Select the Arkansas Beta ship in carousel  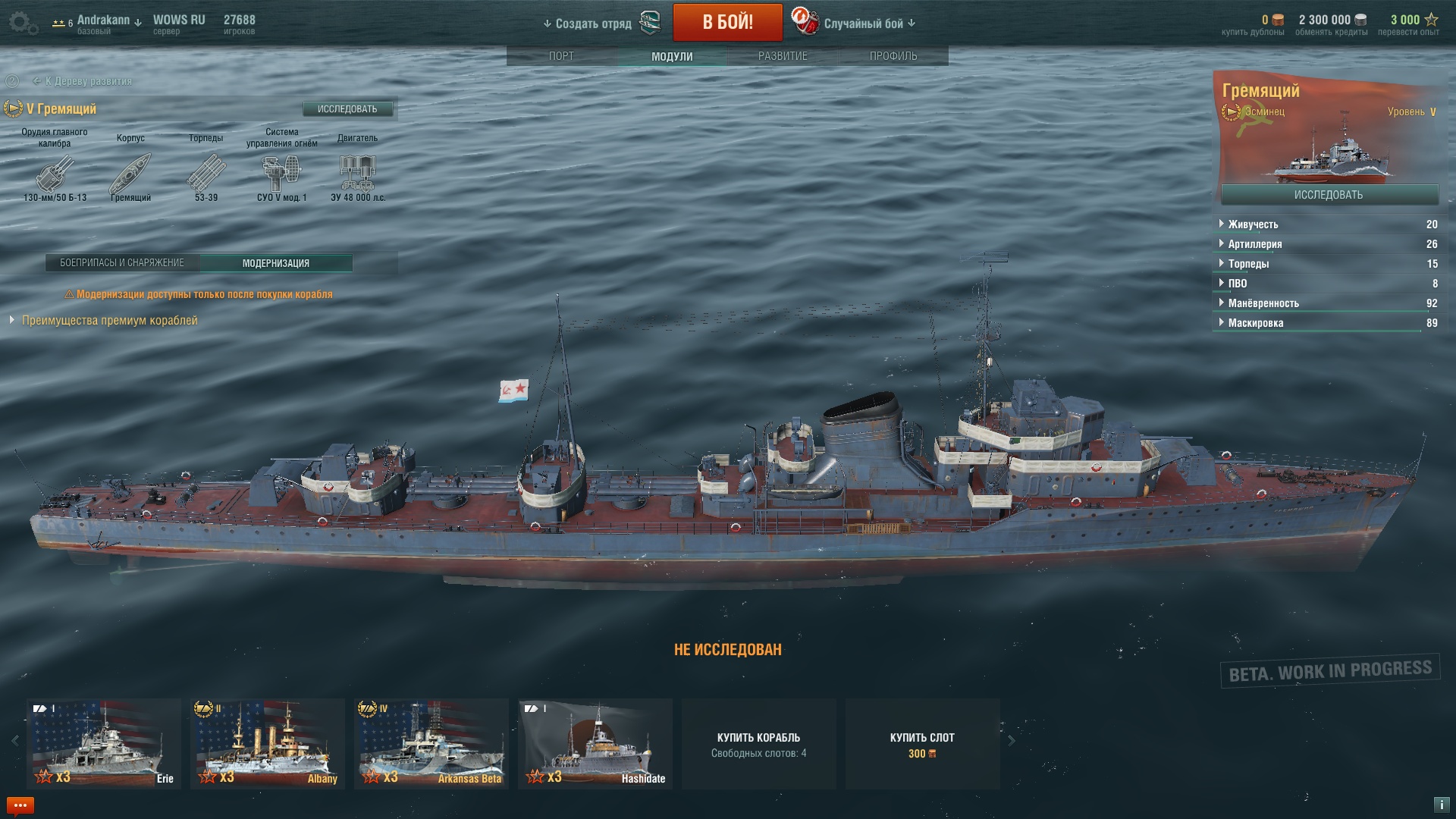click(x=431, y=743)
